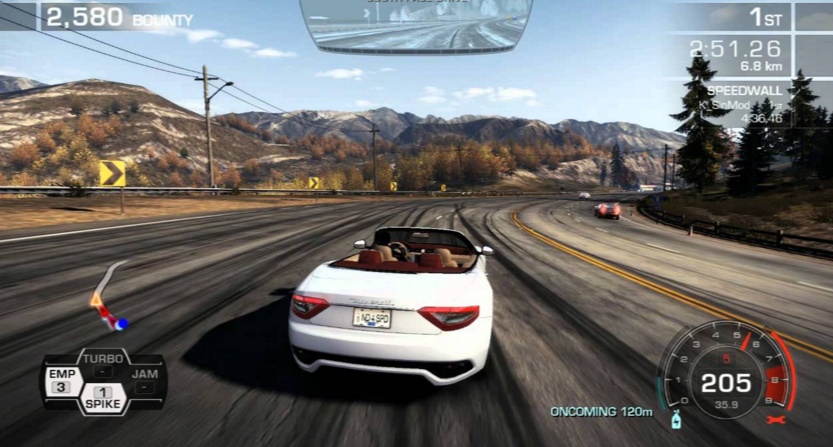Image resolution: width=833 pixels, height=447 pixels.
Task: Open the Speedwall rival entry
Action: [x=743, y=103]
